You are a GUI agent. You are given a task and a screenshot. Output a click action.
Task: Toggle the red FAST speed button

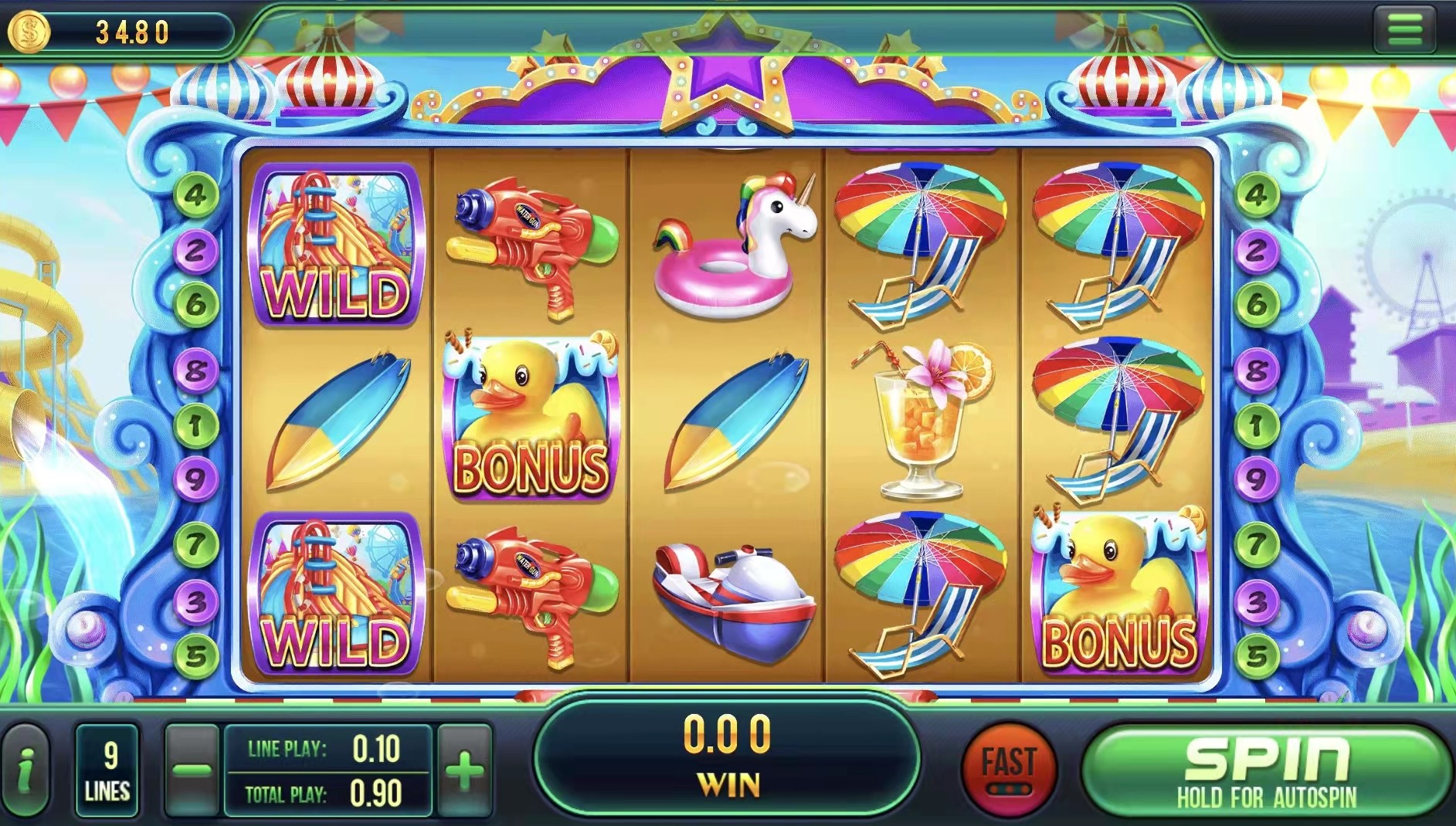click(x=1009, y=769)
